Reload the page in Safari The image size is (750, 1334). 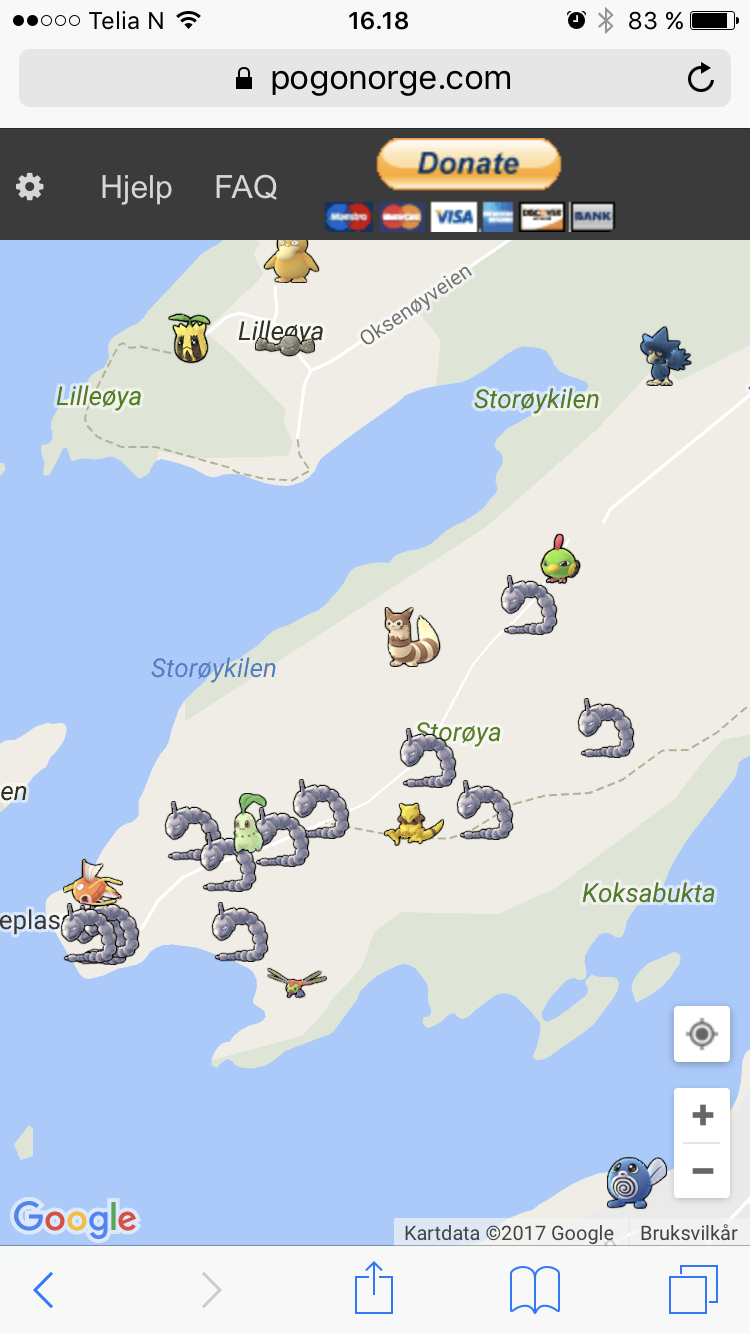tap(701, 78)
